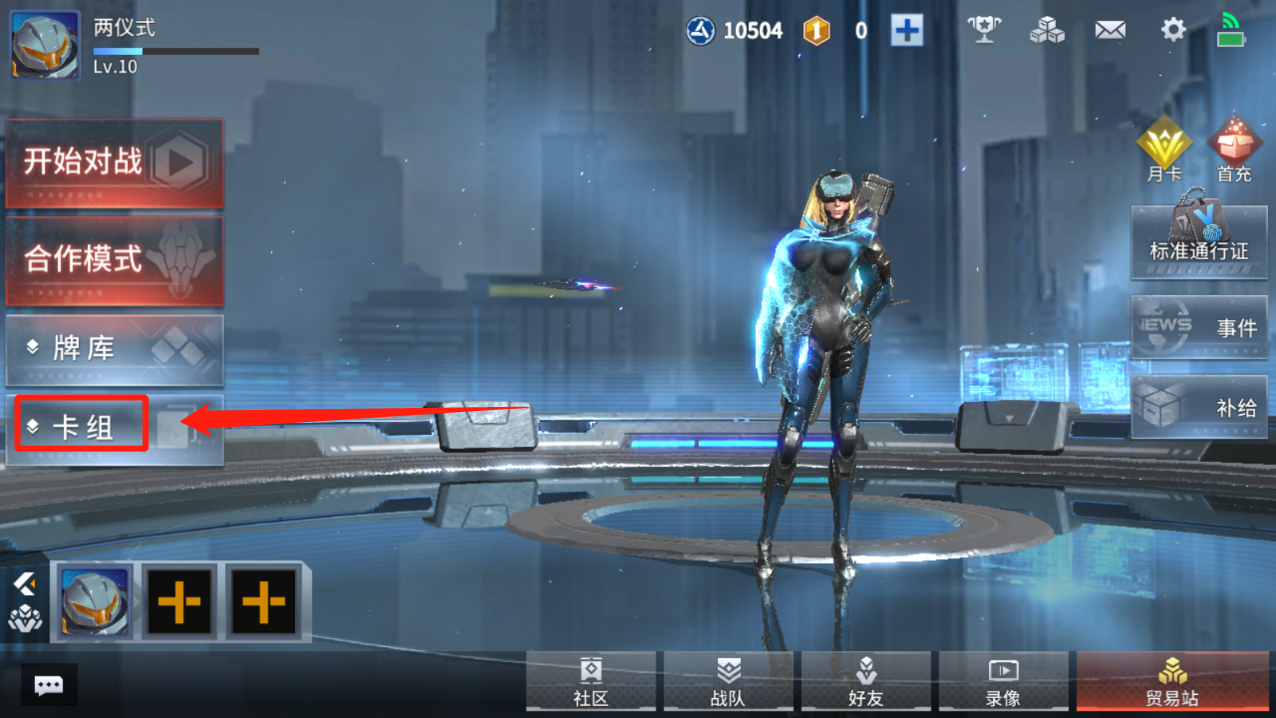The image size is (1276, 718).
Task: Open the 首充 first recharge offer
Action: pyautogui.click(x=1234, y=150)
